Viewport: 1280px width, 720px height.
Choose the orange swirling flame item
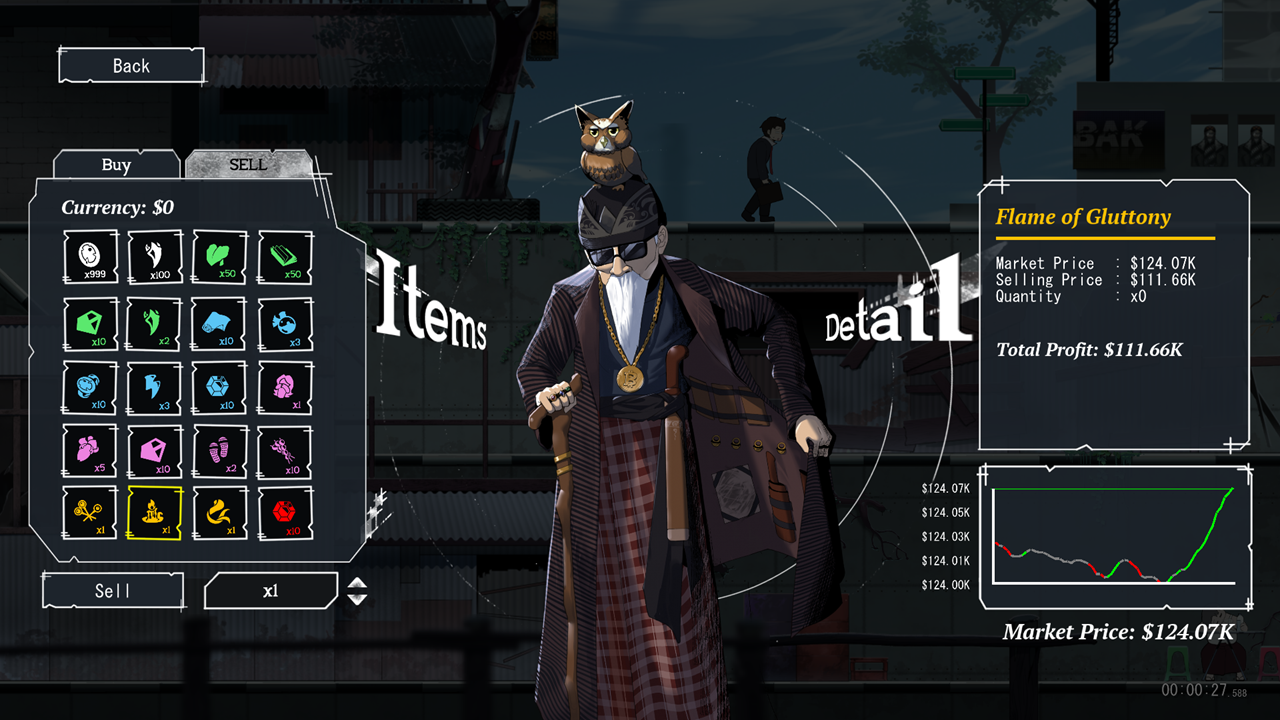coord(220,513)
